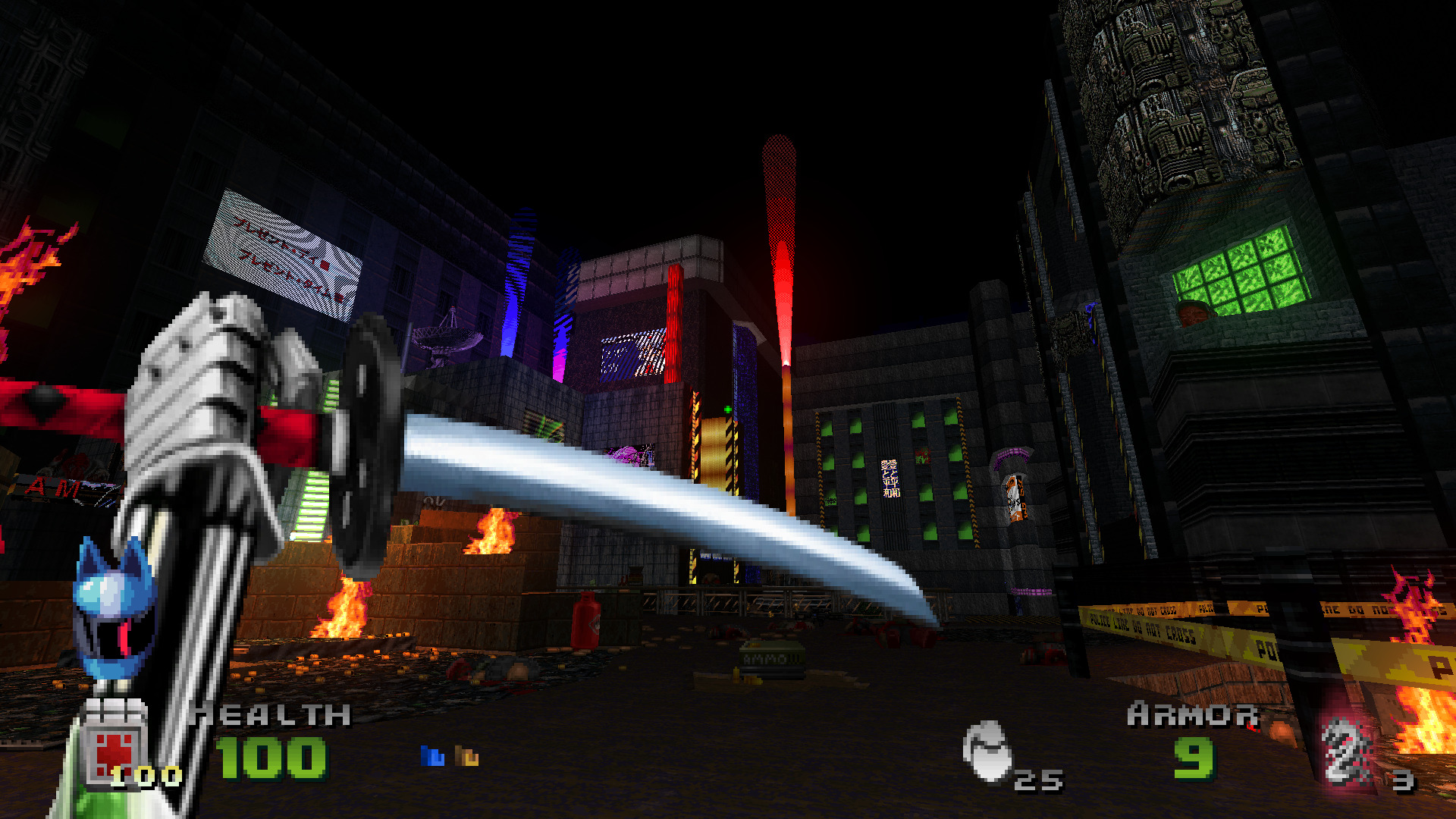Click the yellow key icon

pyautogui.click(x=466, y=755)
